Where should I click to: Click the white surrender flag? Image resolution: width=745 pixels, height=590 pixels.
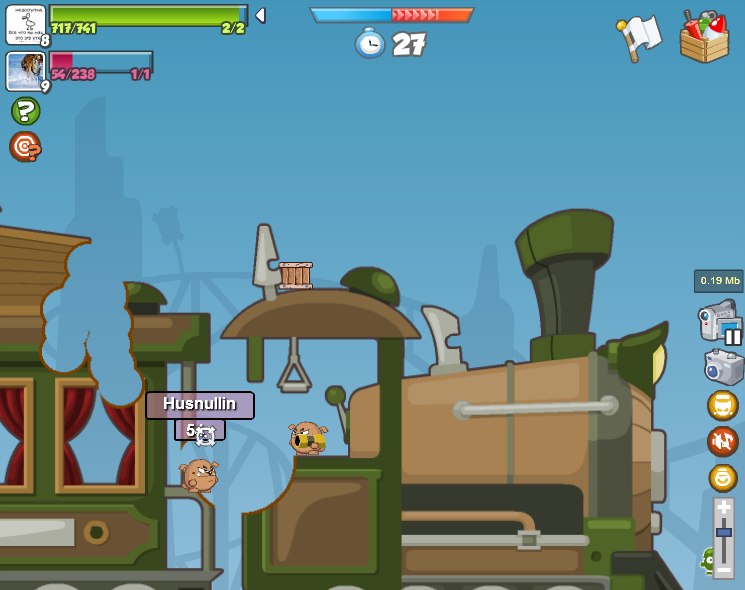click(x=640, y=37)
